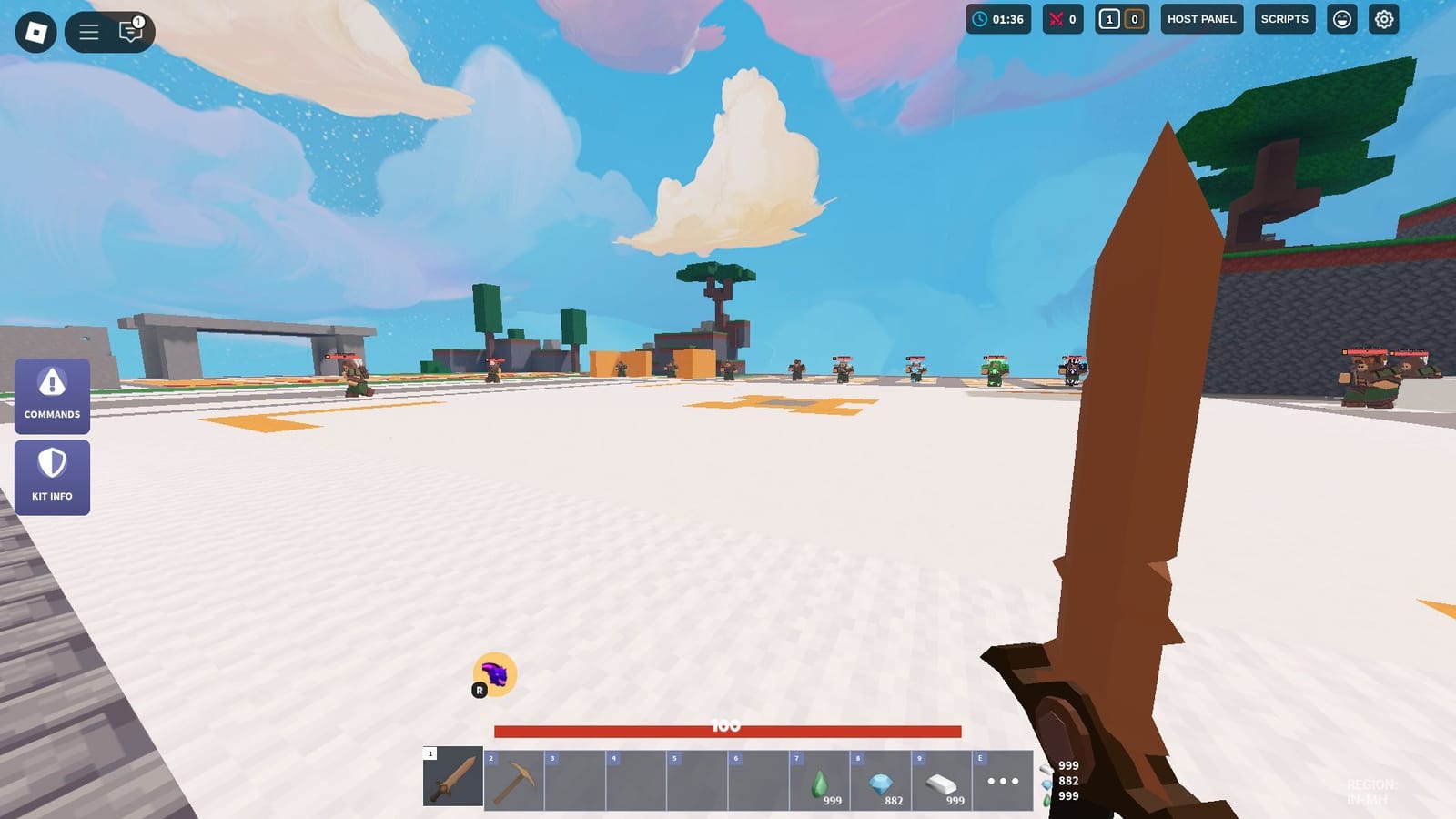Open the KIT INFO shield panel
The width and height of the screenshot is (1456, 819).
click(x=52, y=477)
